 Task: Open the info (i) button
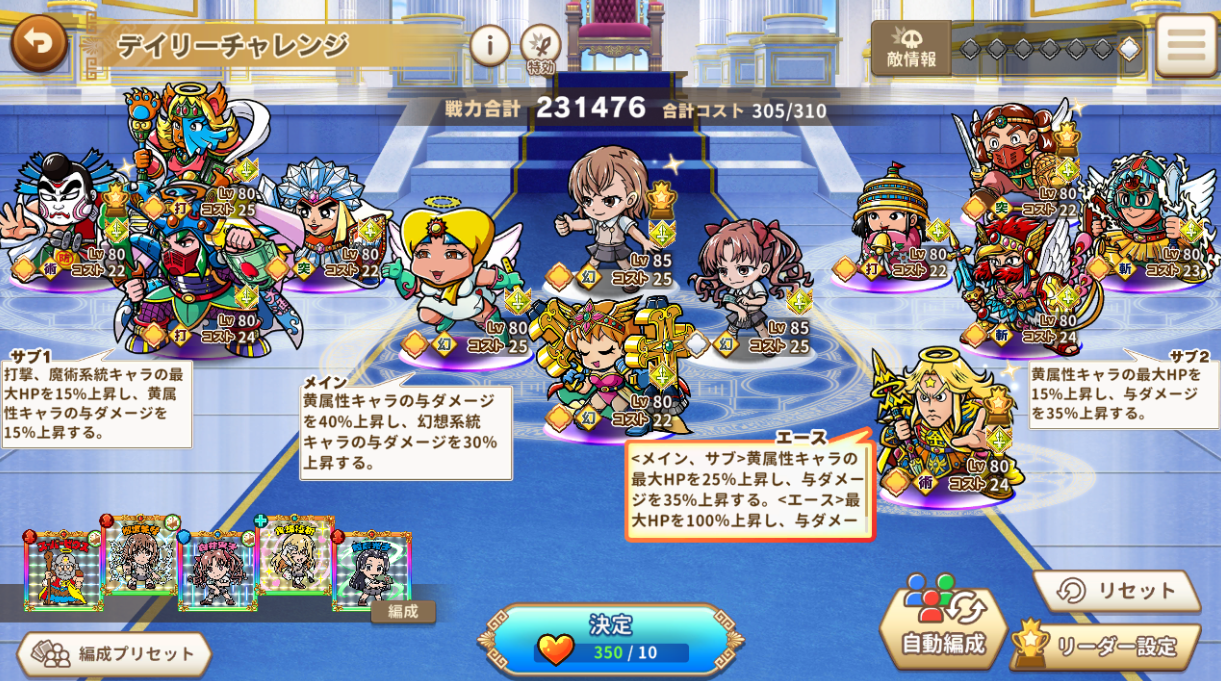coord(489,45)
